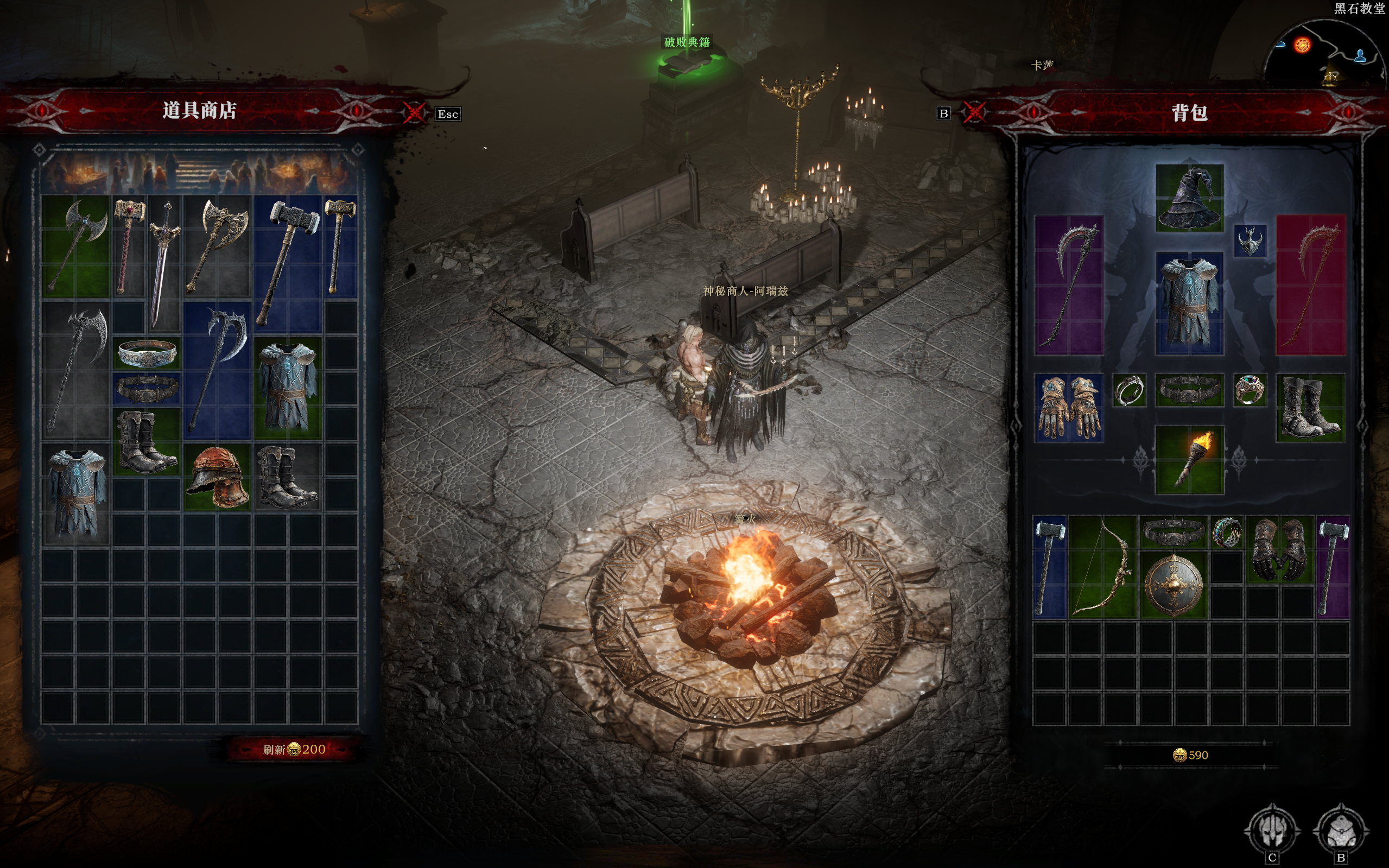Select the round shield in the backpack

(1173, 585)
